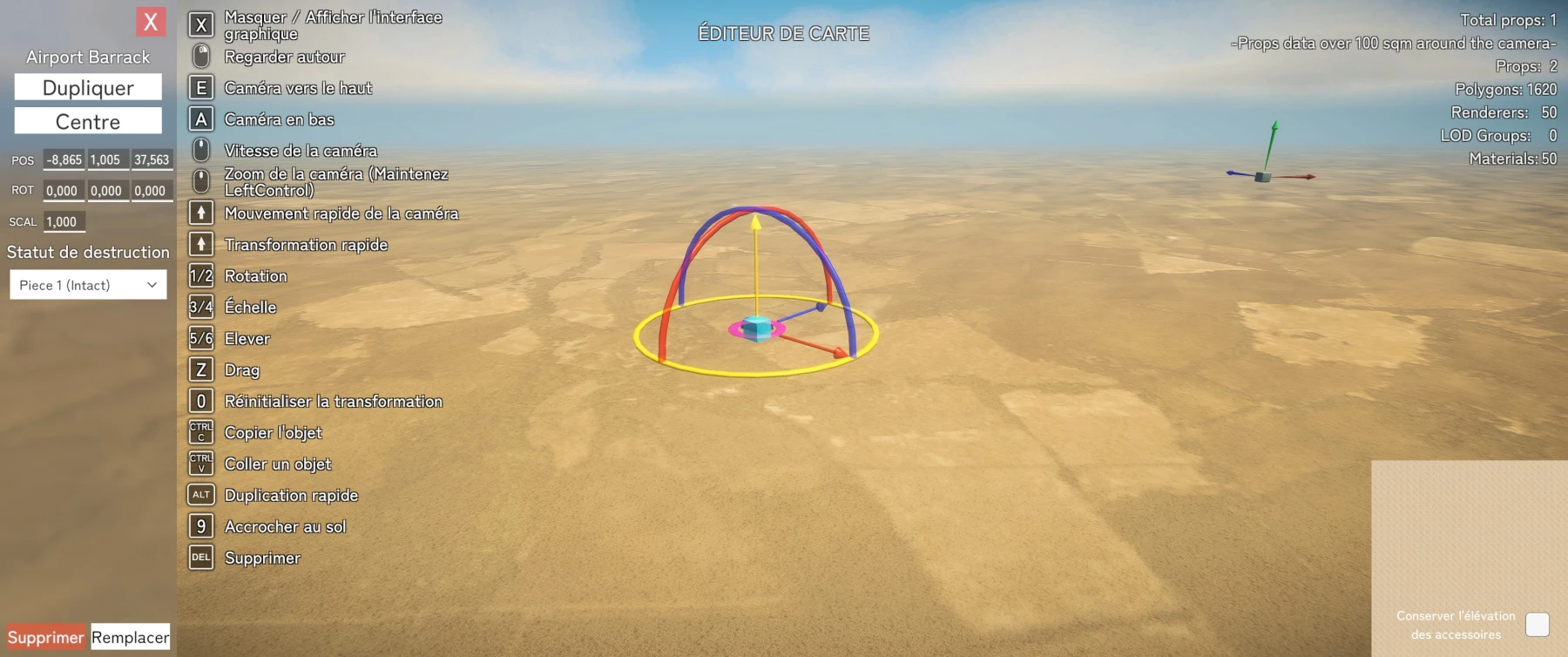Click the yellow rotation ring of the gizmo

tap(754, 374)
